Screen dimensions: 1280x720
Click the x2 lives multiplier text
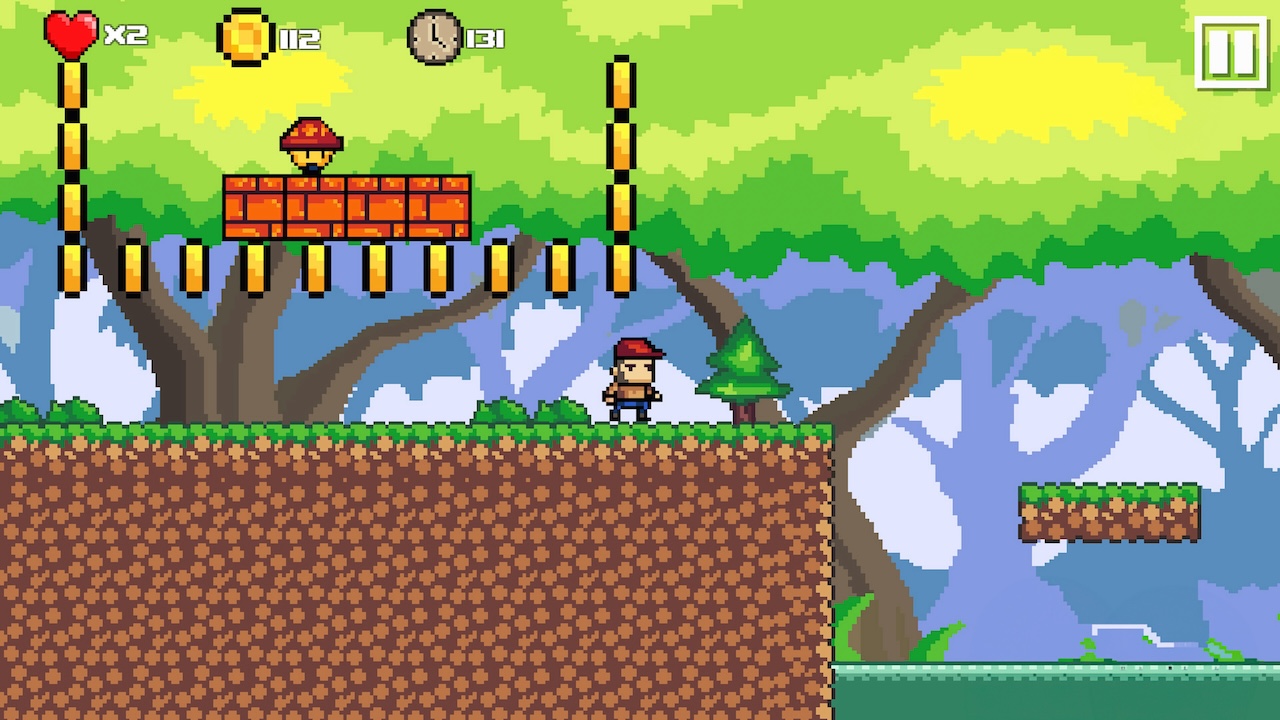125,36
